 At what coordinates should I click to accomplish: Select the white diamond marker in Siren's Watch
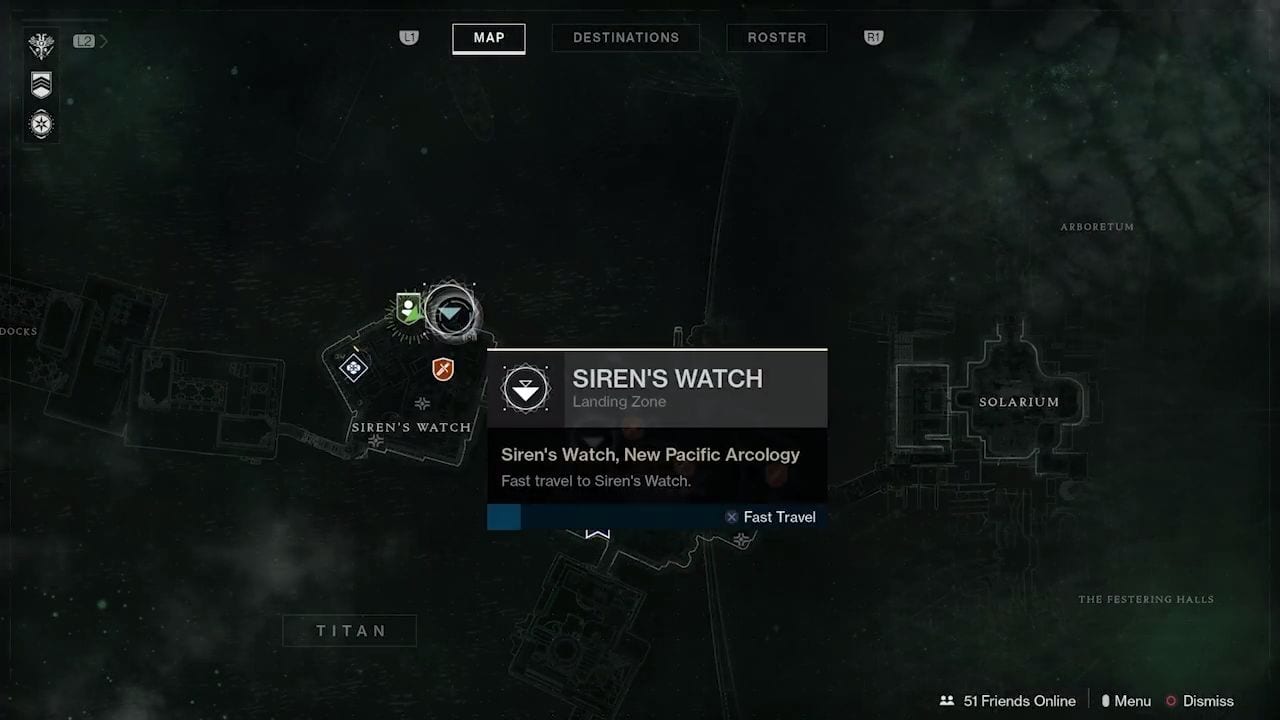click(353, 368)
